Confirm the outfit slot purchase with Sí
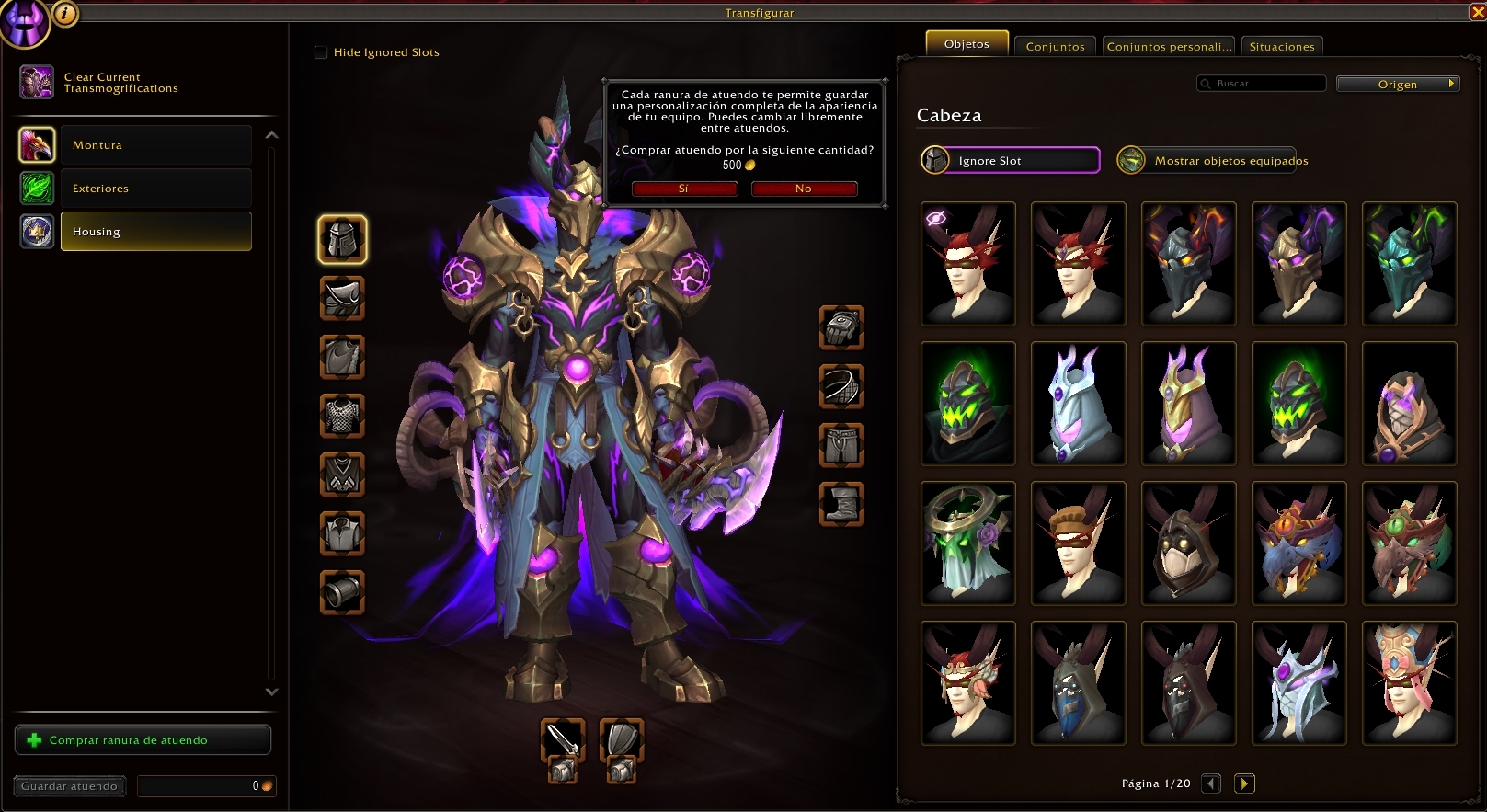 point(684,189)
